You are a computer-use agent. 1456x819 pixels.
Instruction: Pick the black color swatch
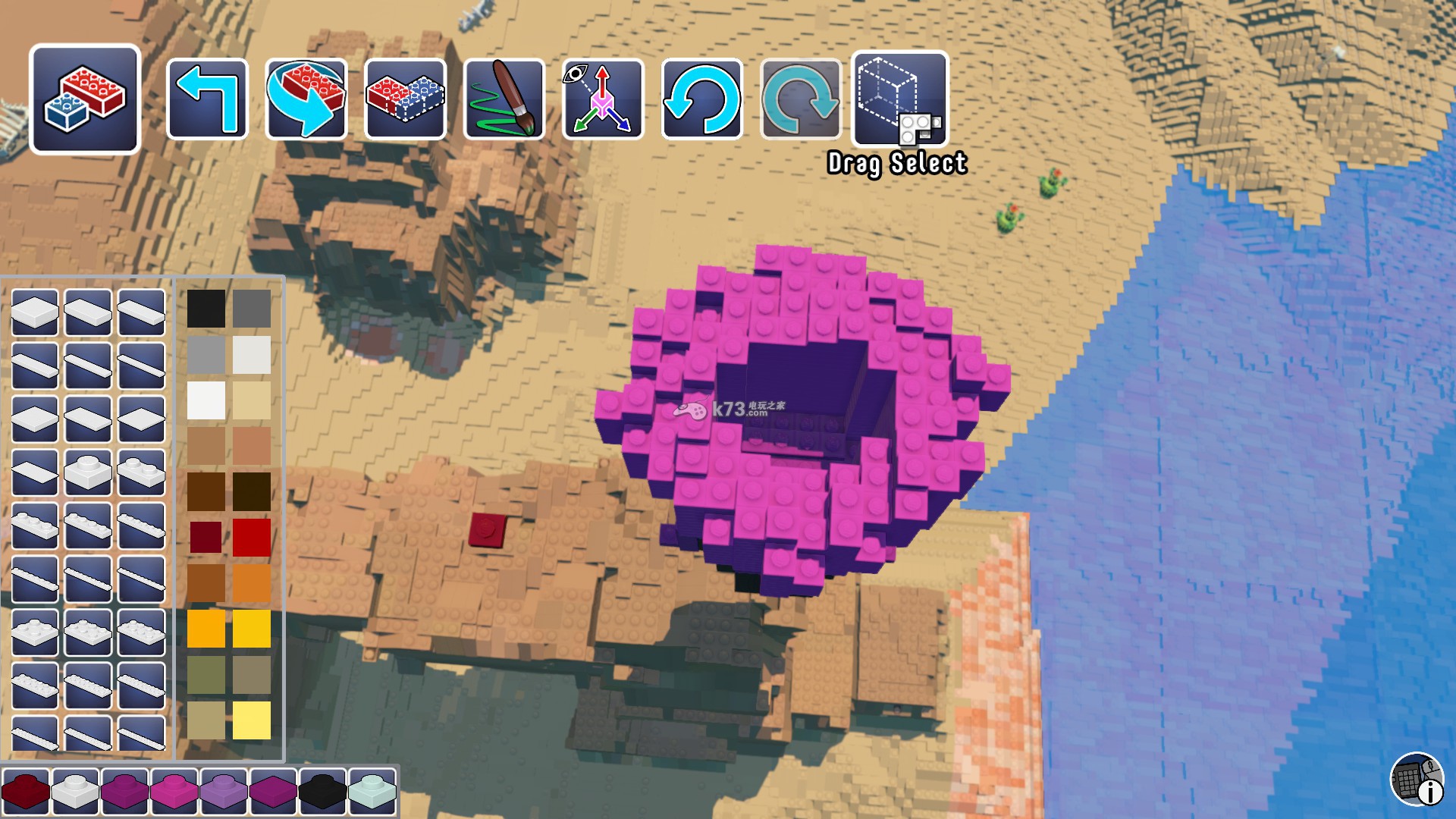coord(206,309)
